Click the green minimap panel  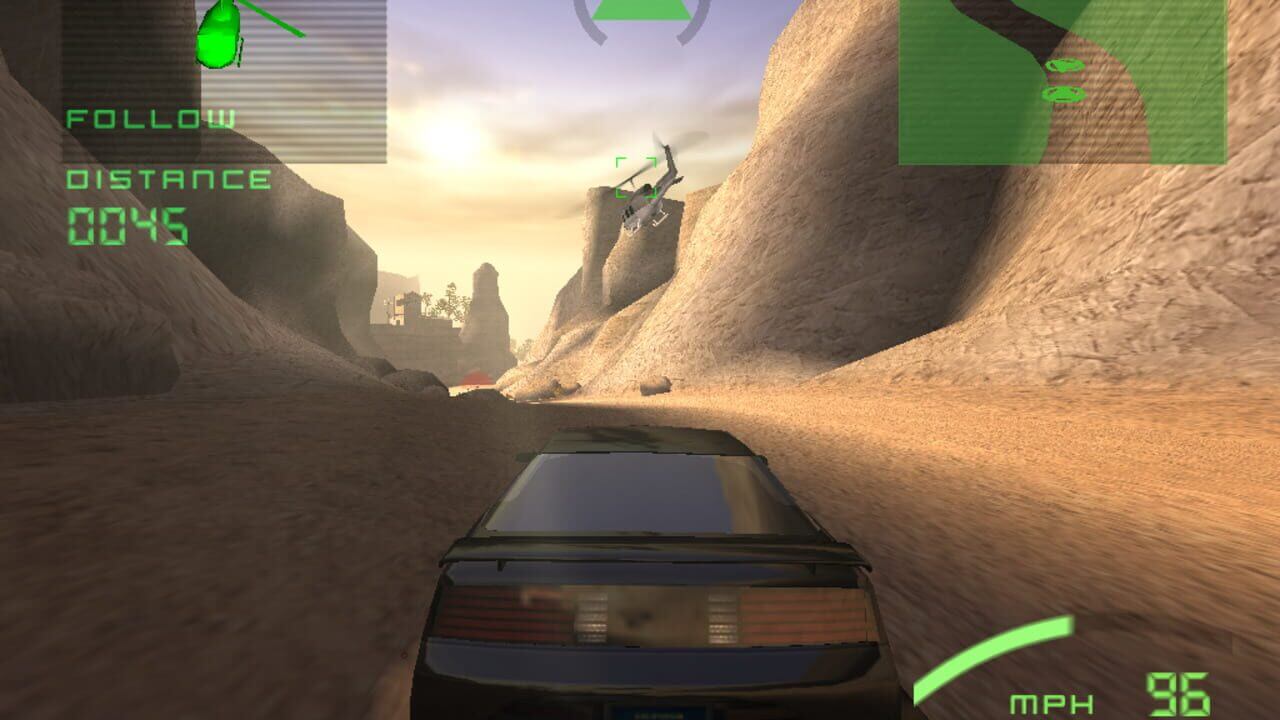tap(1062, 82)
